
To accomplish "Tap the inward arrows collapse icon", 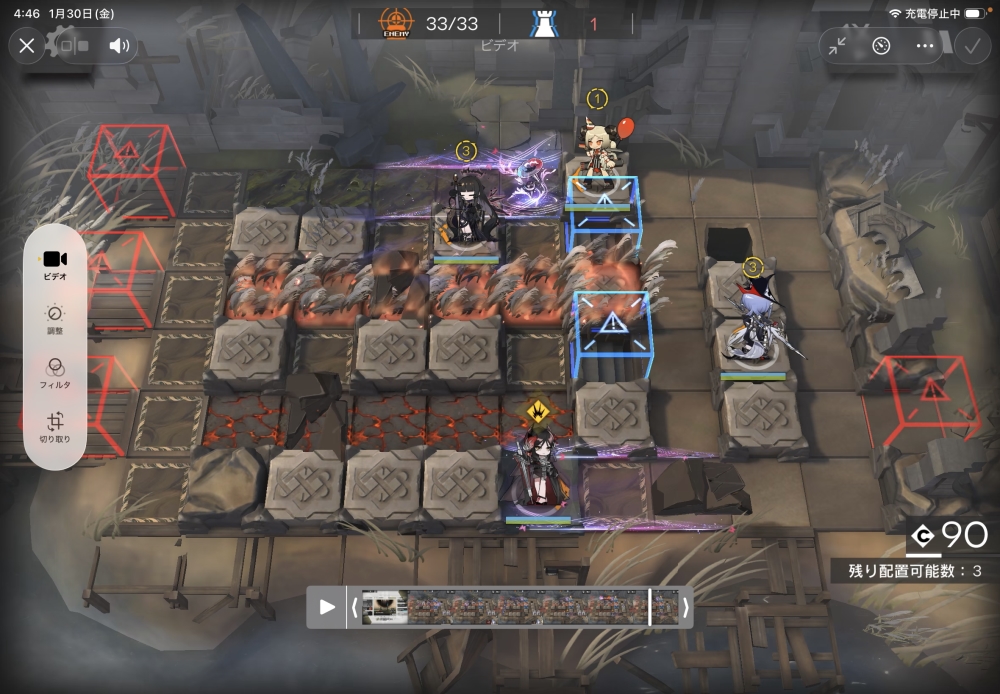I will [838, 45].
